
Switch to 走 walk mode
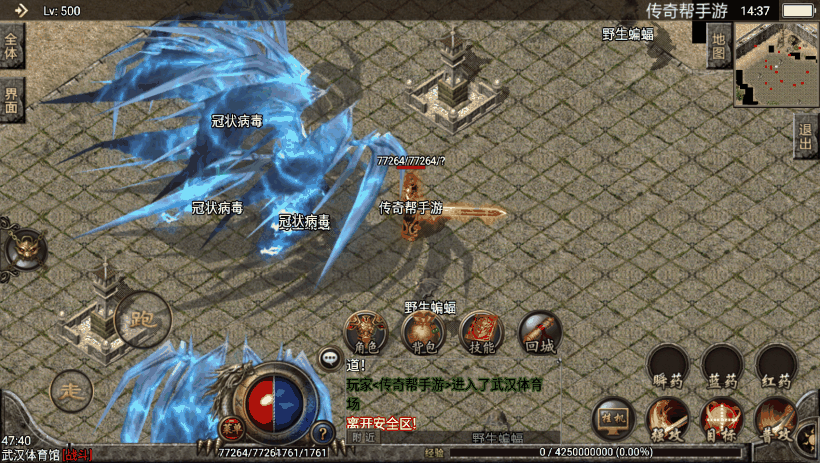click(x=70, y=390)
